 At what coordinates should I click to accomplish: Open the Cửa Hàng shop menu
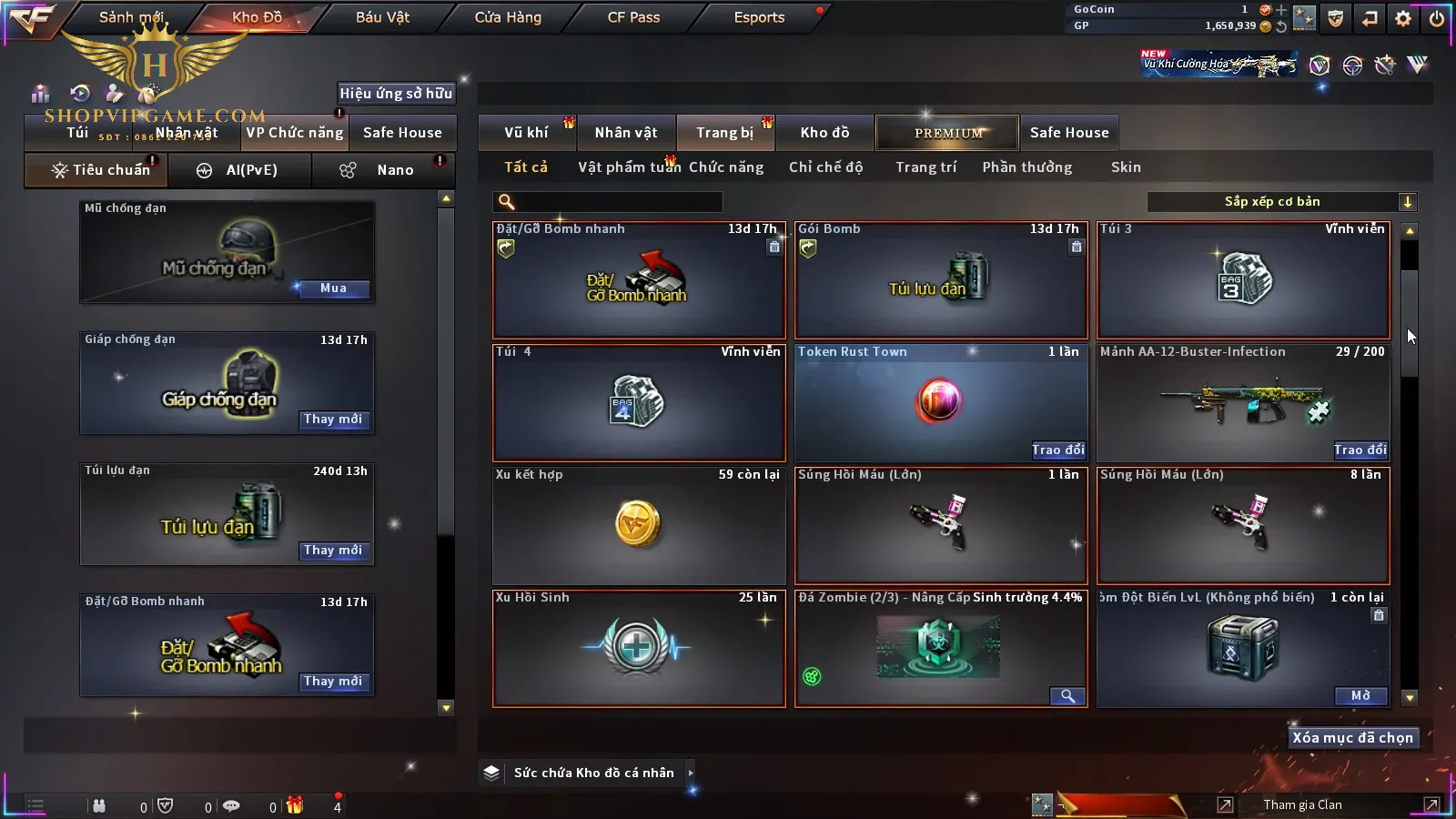[508, 17]
